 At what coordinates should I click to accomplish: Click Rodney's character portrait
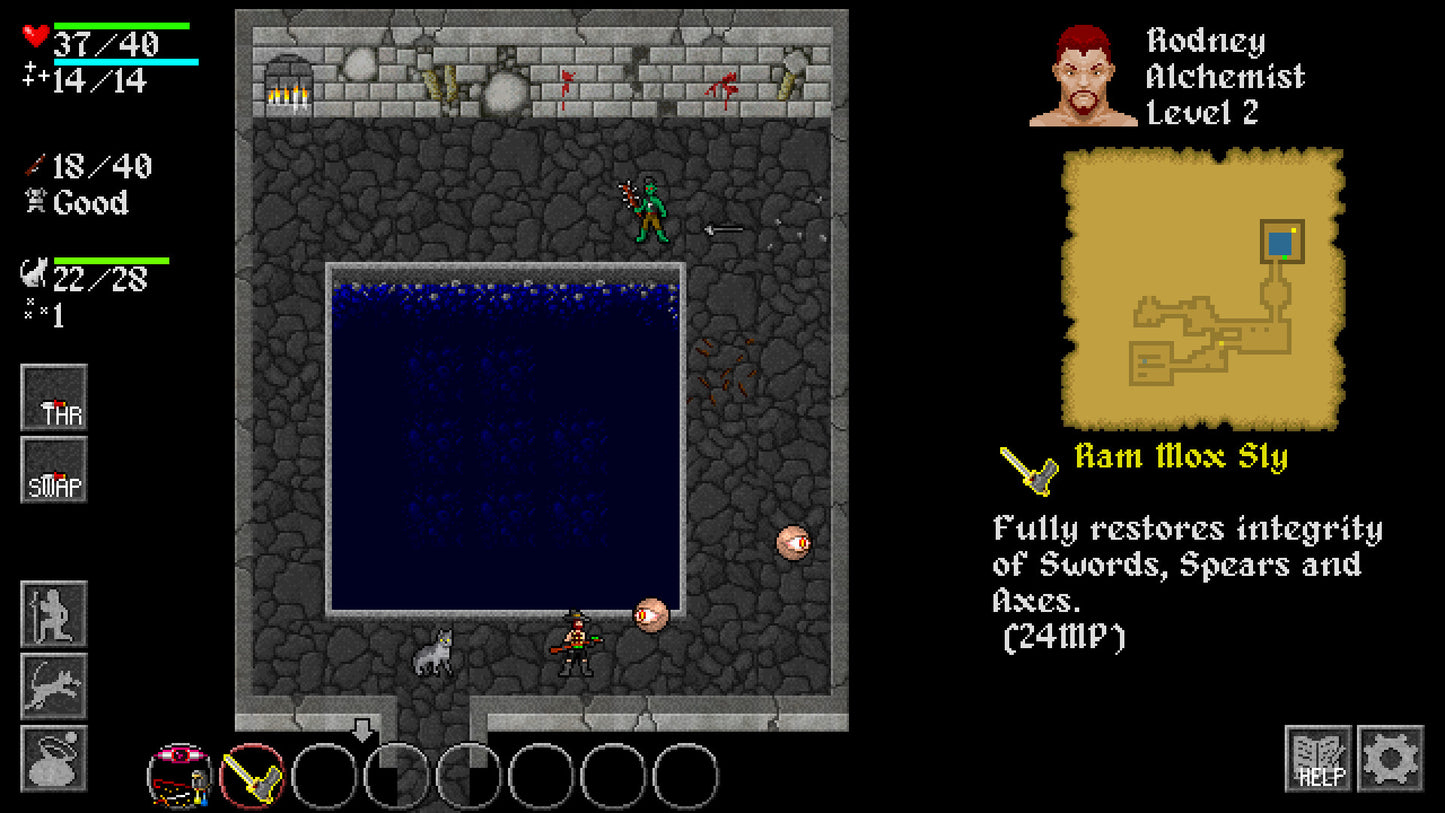pos(1084,76)
